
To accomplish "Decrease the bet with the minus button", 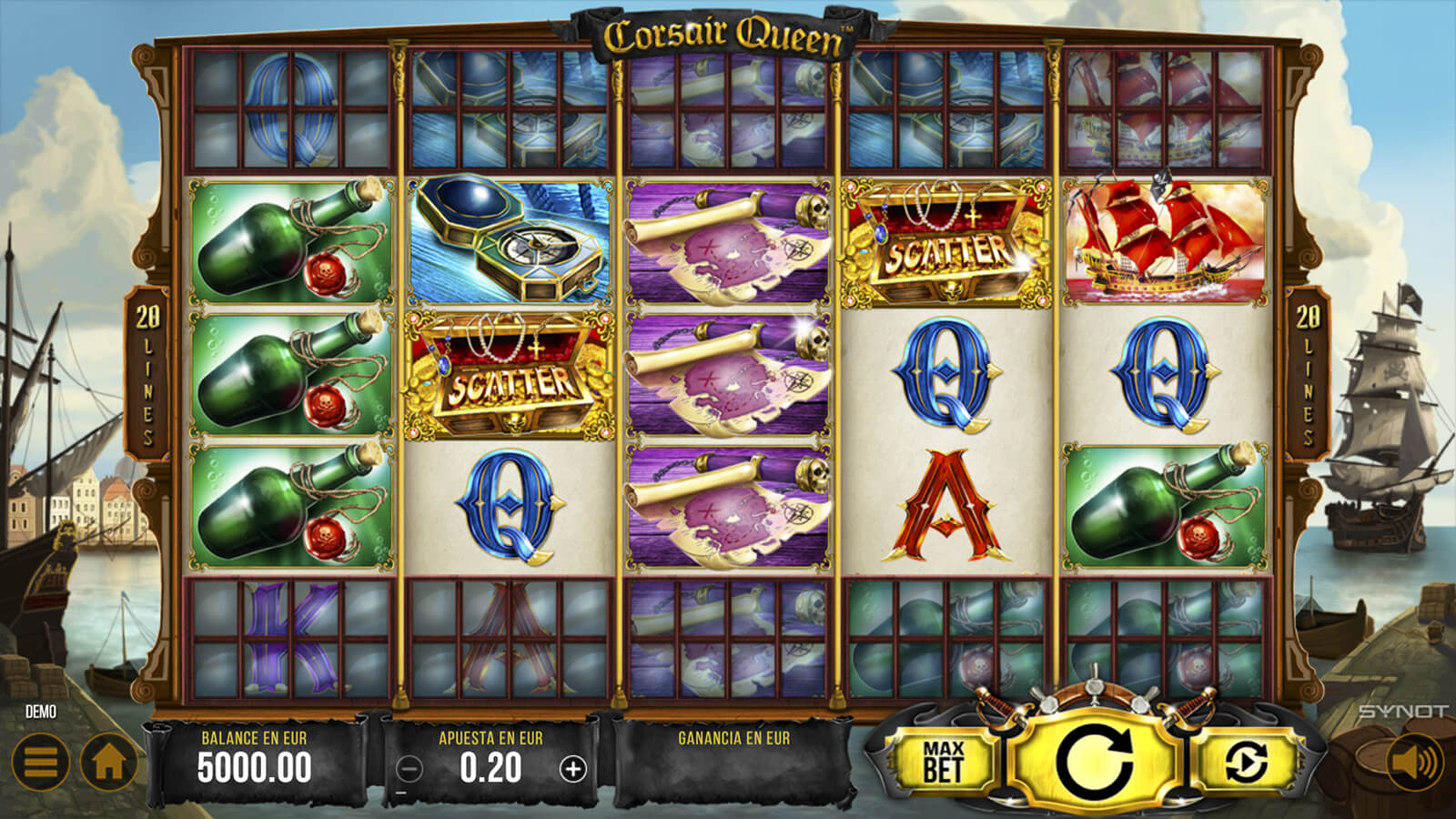I will point(410,770).
